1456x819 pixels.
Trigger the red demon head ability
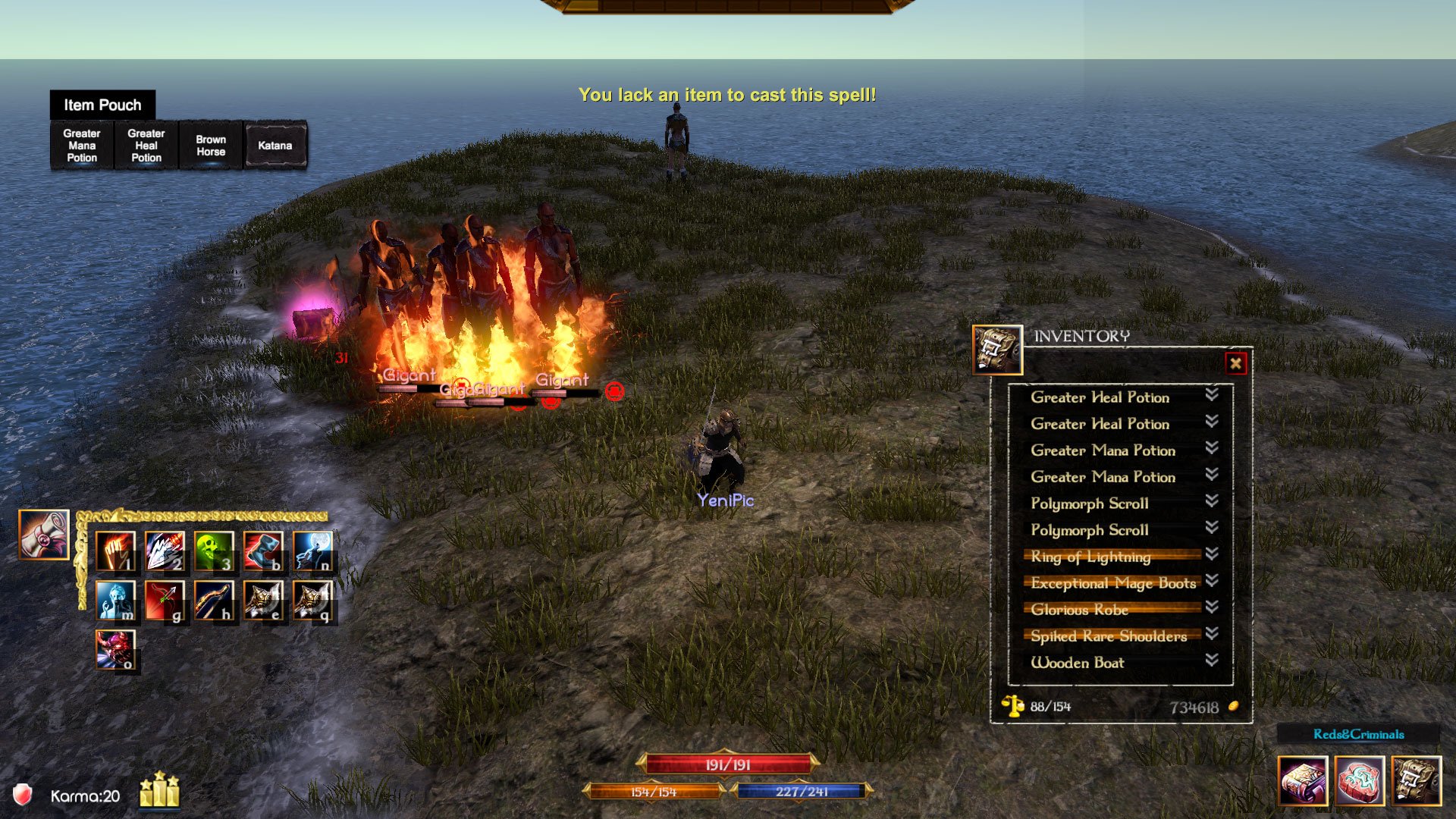pyautogui.click(x=115, y=650)
